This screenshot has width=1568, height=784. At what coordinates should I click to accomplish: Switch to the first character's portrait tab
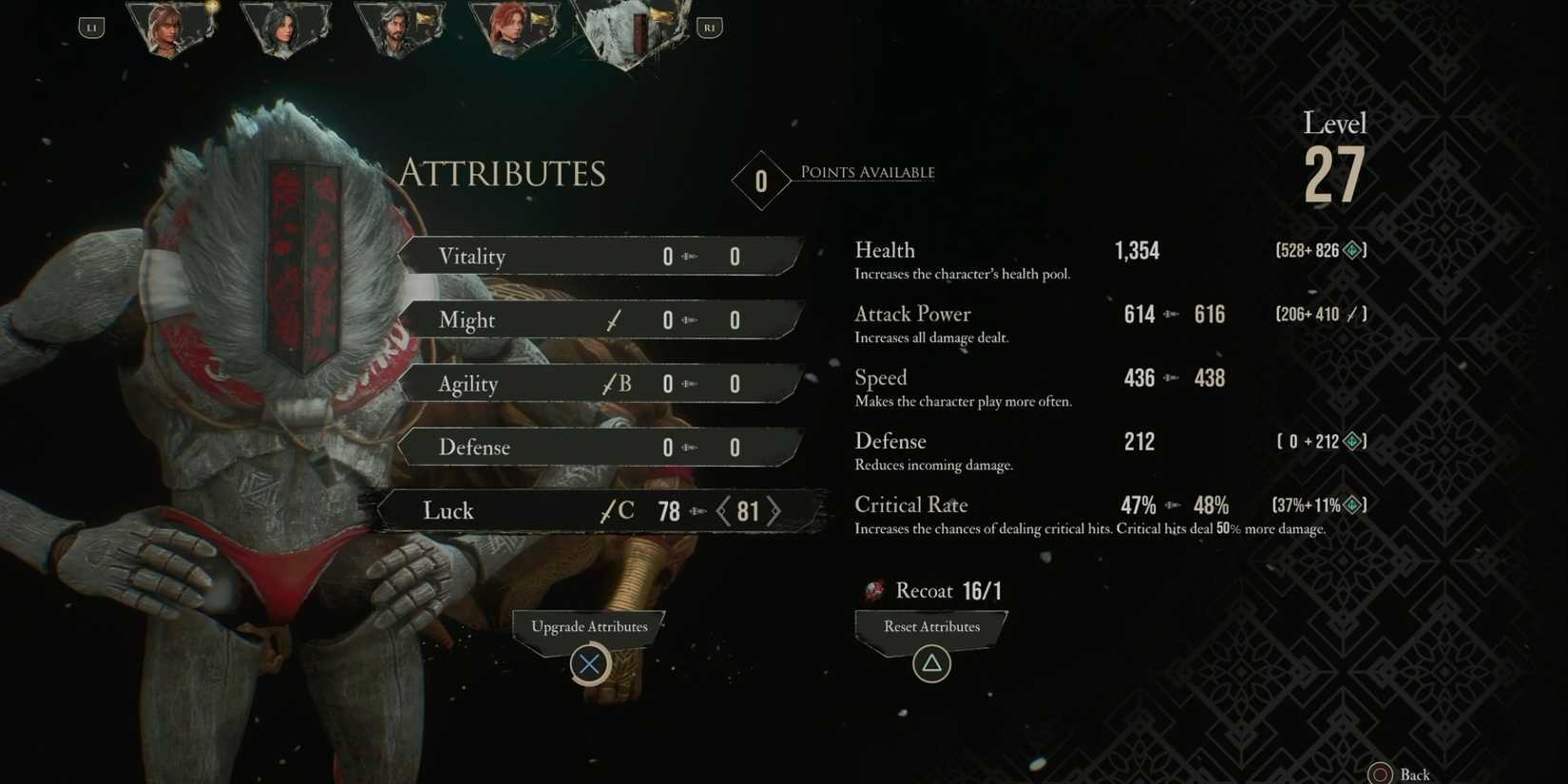click(171, 29)
